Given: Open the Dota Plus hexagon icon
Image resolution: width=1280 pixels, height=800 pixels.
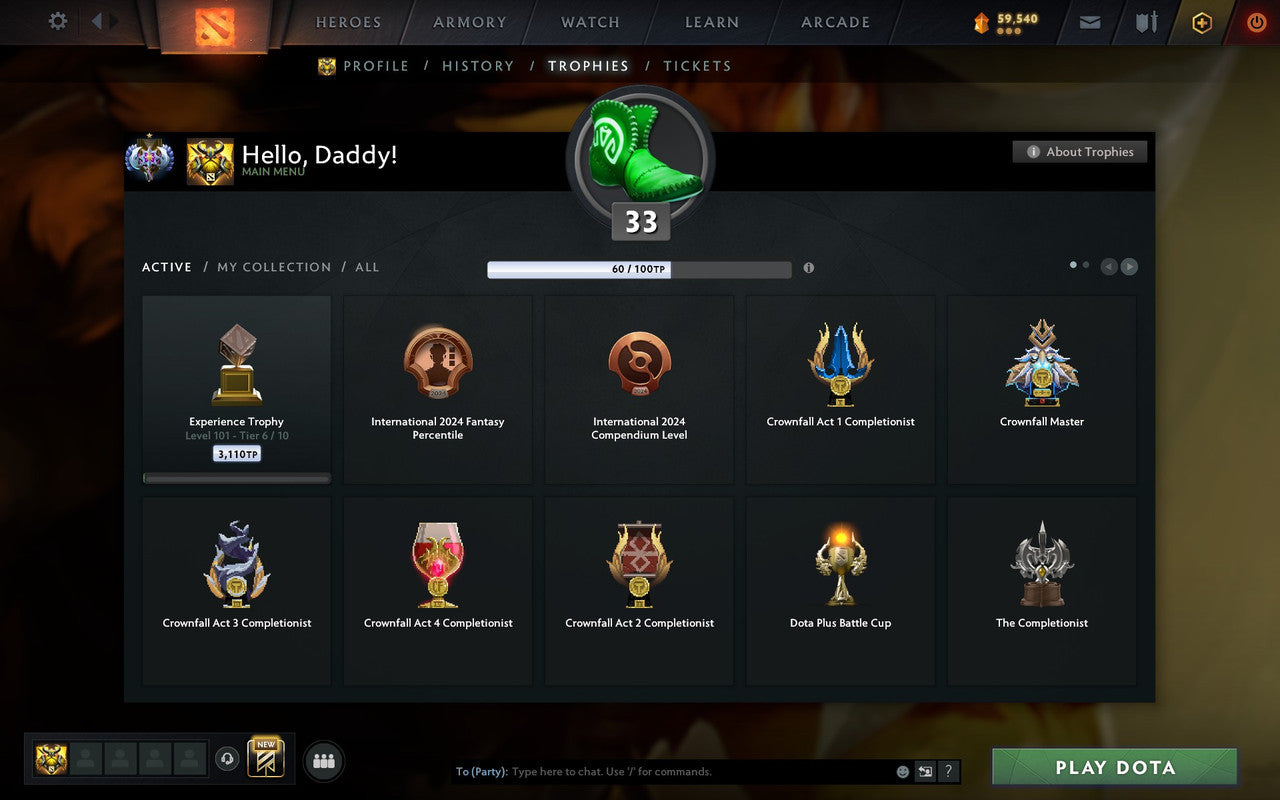Looking at the screenshot, I should pyautogui.click(x=1201, y=22).
